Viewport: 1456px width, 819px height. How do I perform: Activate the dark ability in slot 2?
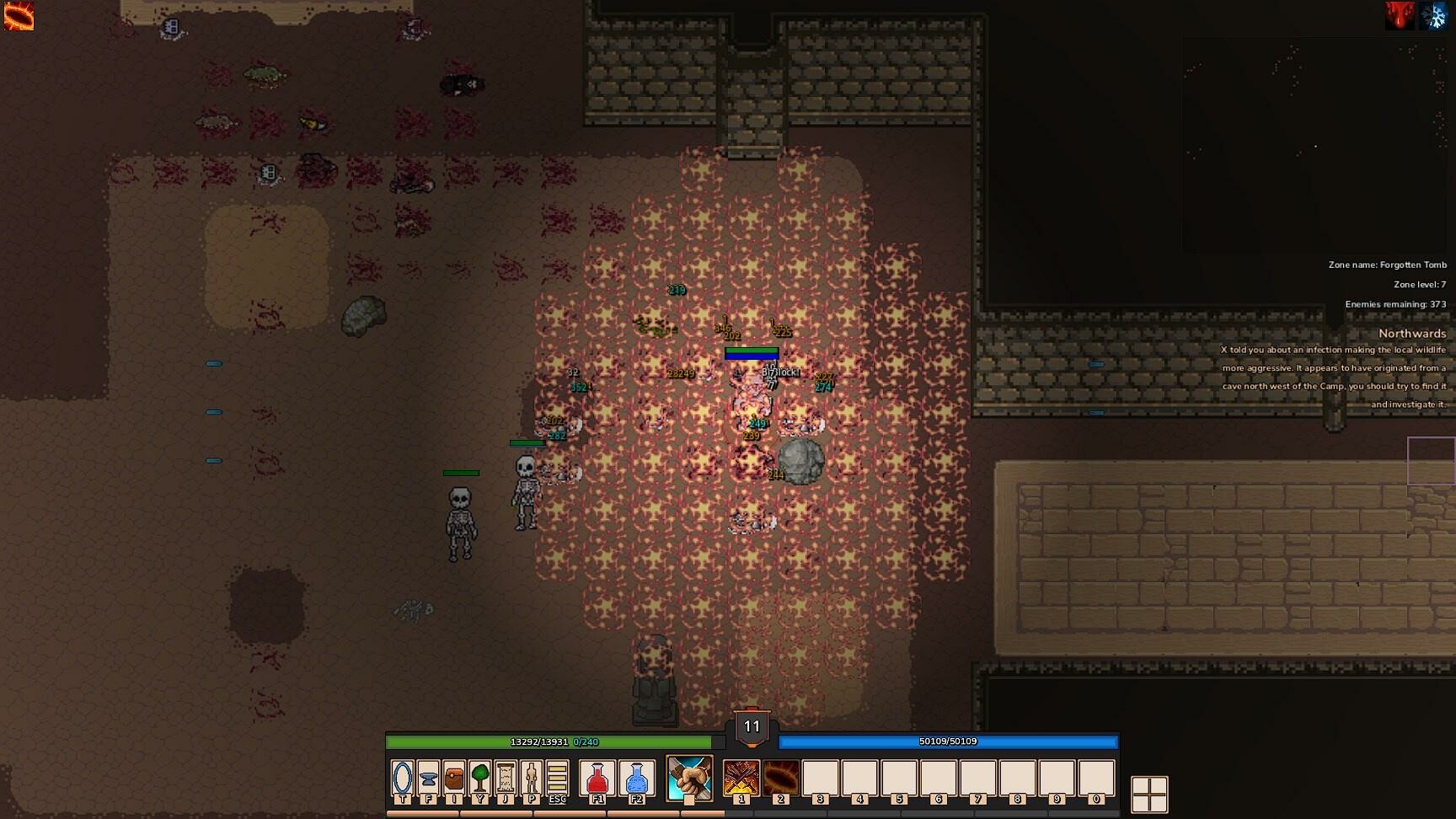781,779
